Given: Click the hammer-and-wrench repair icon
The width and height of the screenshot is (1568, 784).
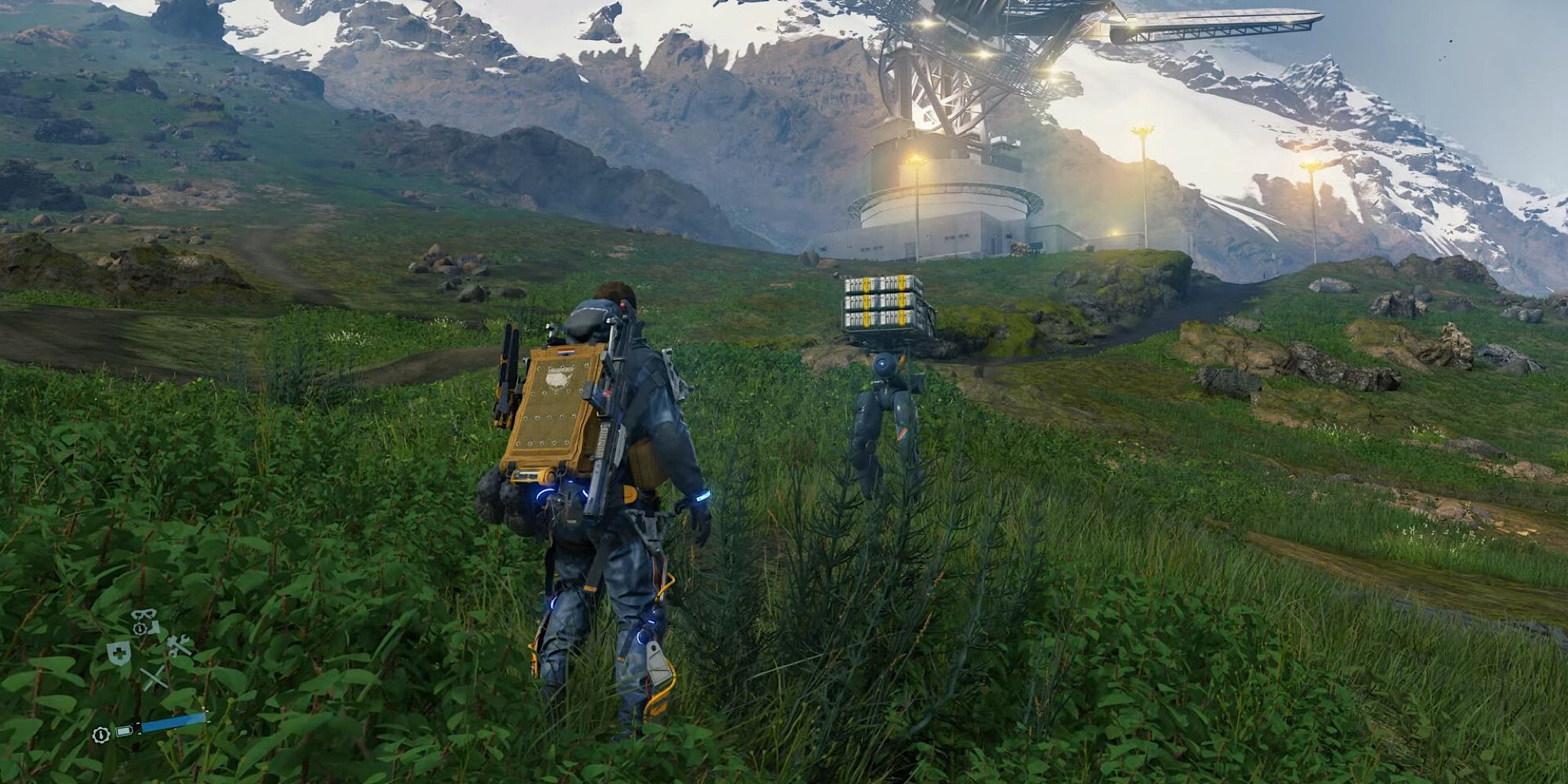Looking at the screenshot, I should tap(176, 646).
